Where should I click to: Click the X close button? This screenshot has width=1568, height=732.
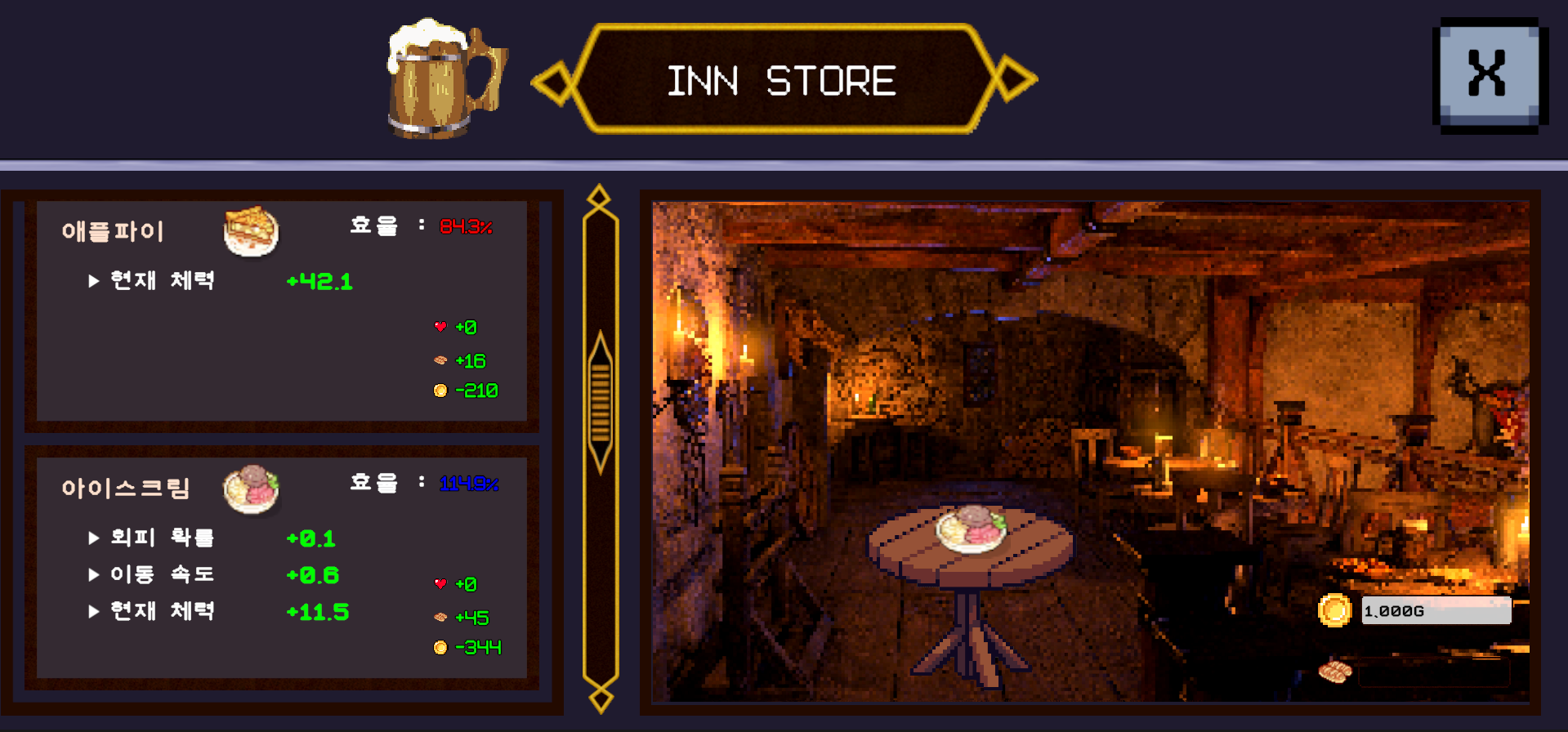pos(1489,73)
